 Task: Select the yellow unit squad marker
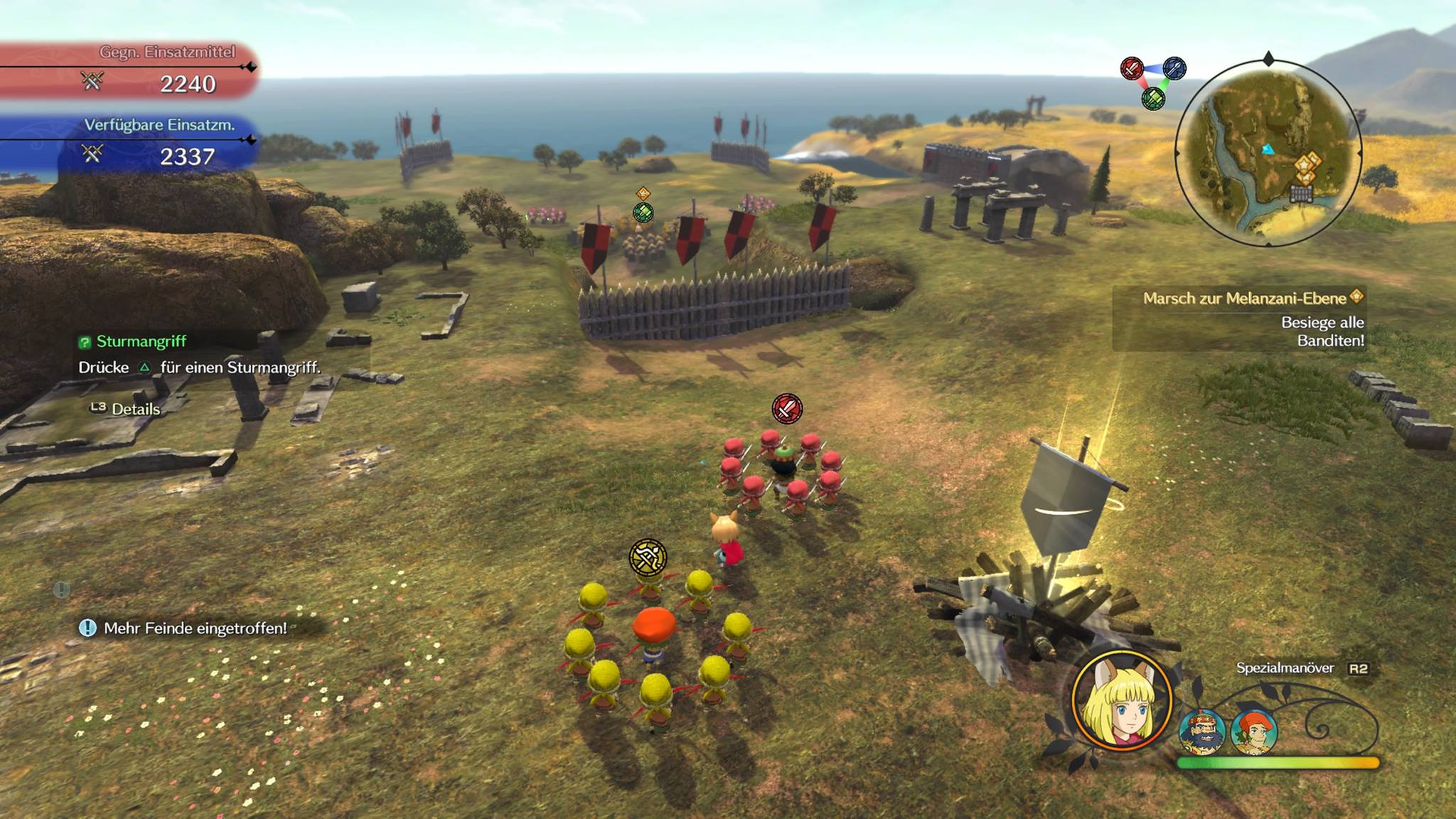[x=648, y=557]
